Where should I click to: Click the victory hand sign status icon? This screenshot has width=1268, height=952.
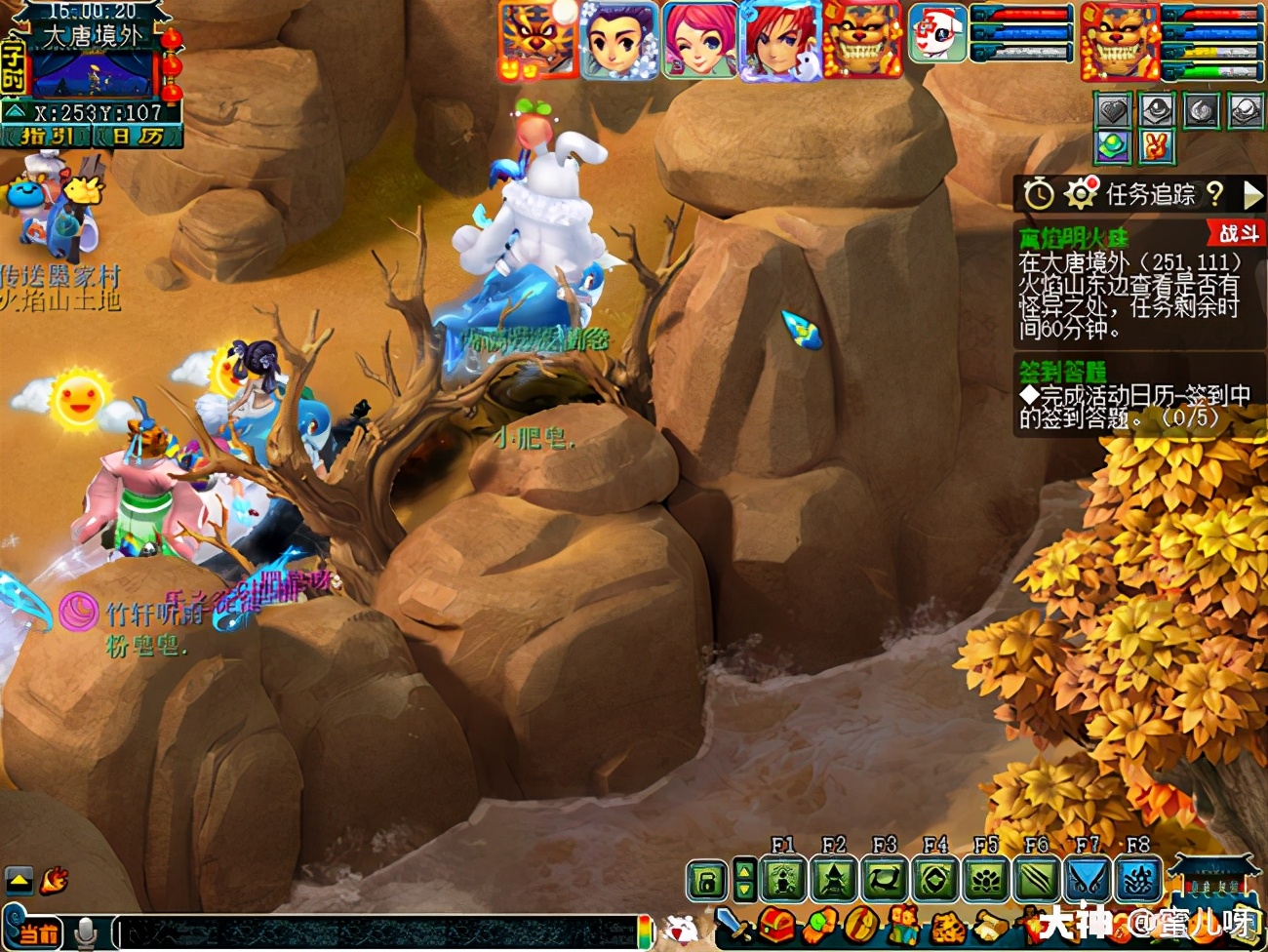pos(1157,147)
